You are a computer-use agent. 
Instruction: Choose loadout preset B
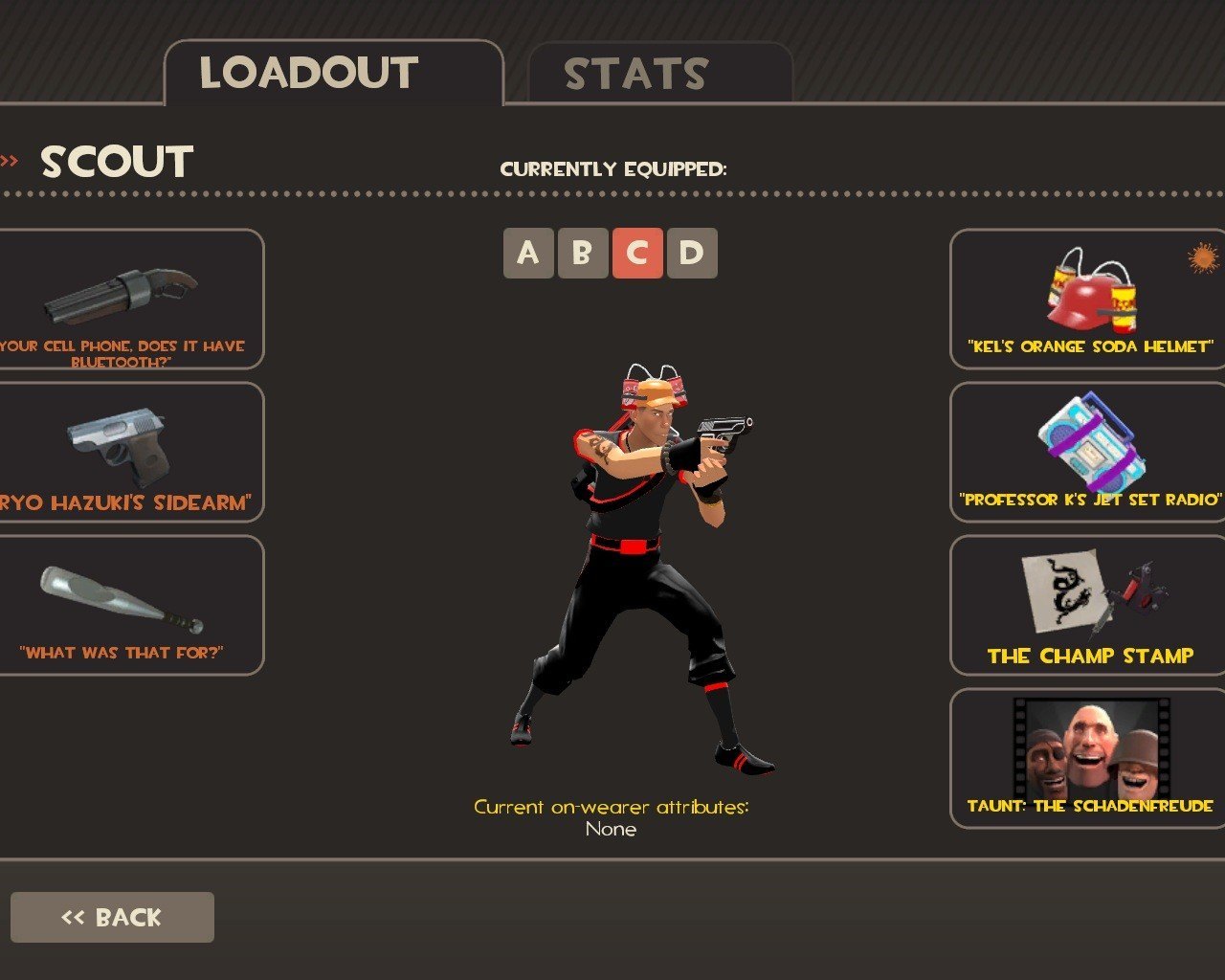(x=582, y=254)
